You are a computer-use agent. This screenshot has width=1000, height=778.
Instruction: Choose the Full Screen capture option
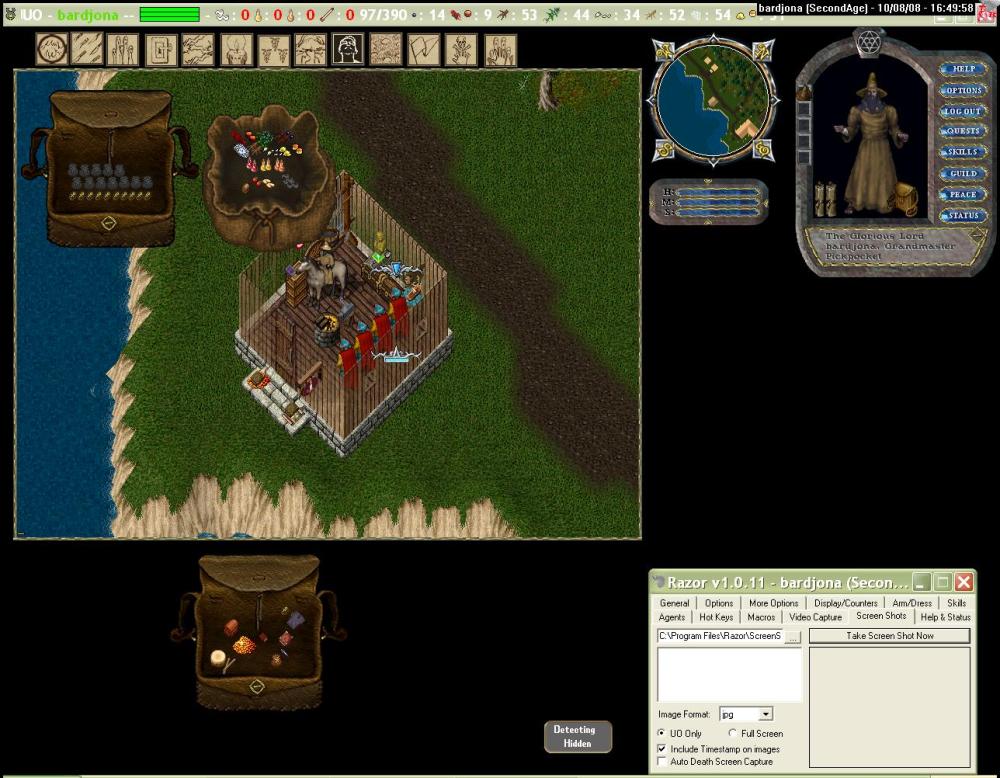tap(735, 734)
